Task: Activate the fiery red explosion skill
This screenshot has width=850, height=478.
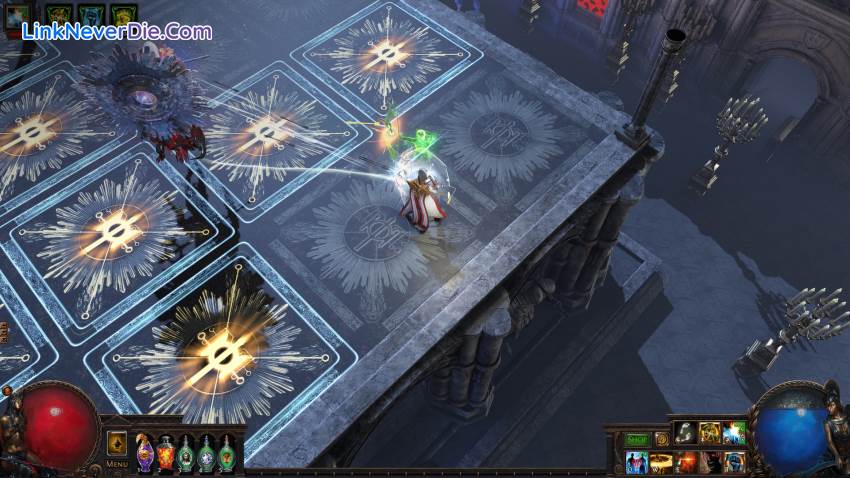Action: pyautogui.click(x=686, y=462)
